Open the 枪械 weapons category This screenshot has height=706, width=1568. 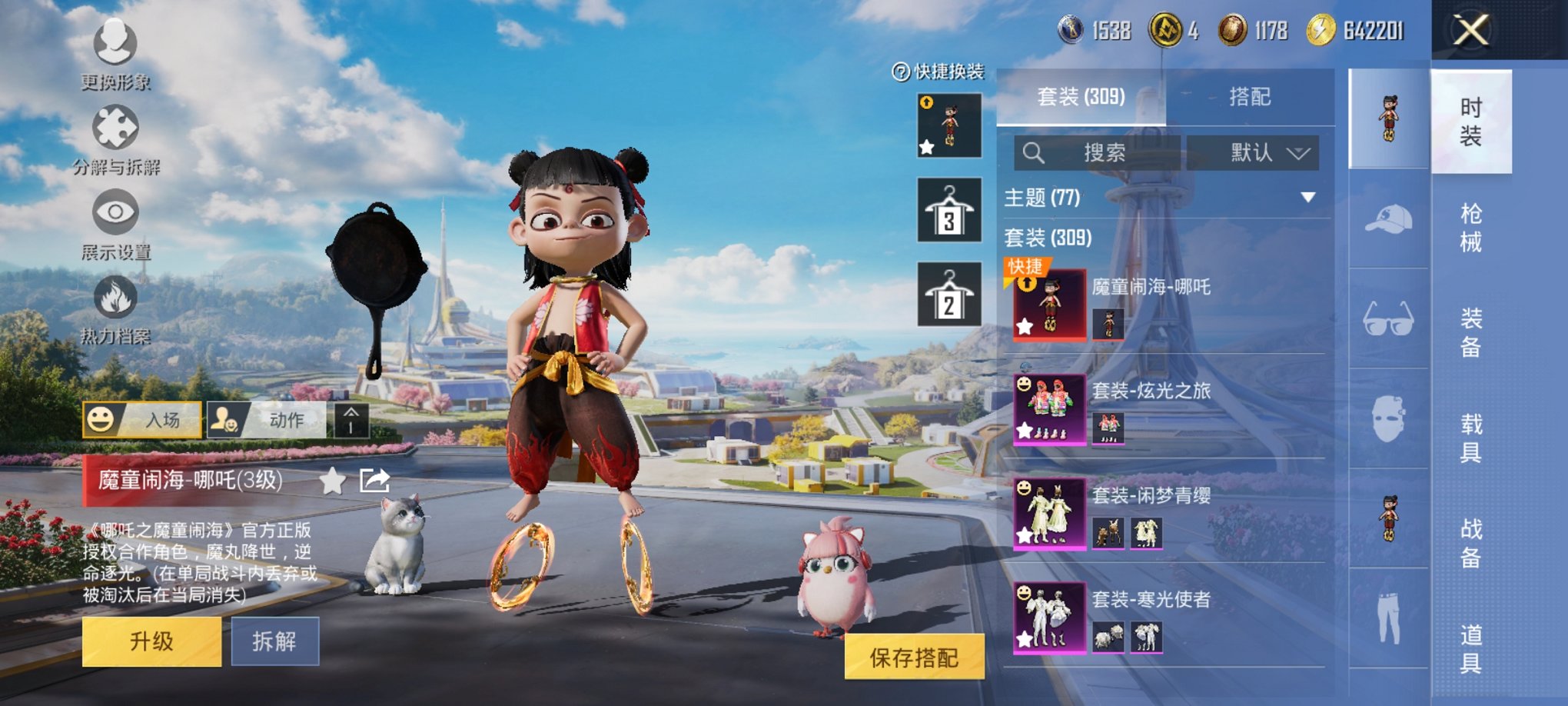tap(1470, 228)
